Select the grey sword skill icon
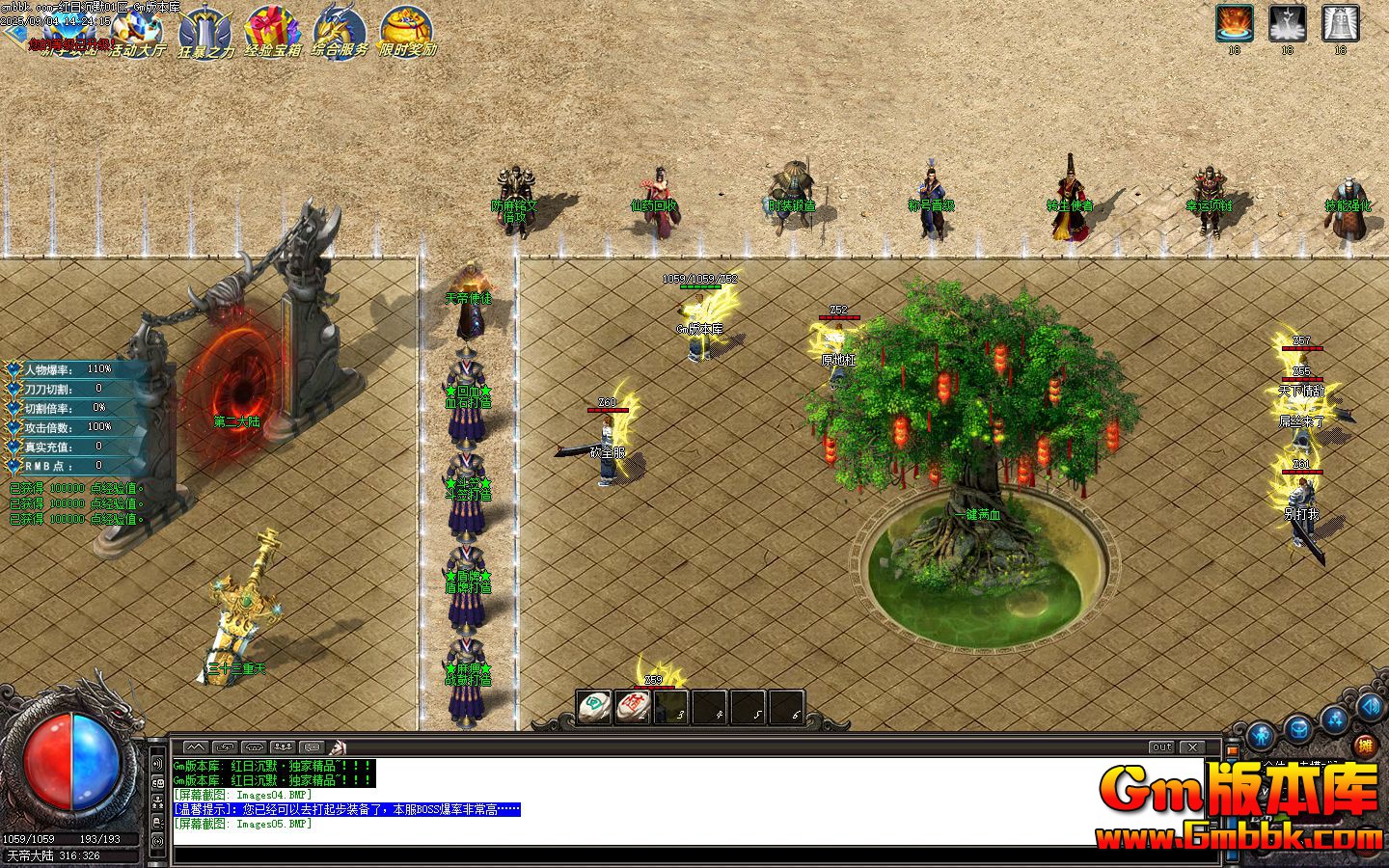The image size is (1389, 868). [1287, 22]
